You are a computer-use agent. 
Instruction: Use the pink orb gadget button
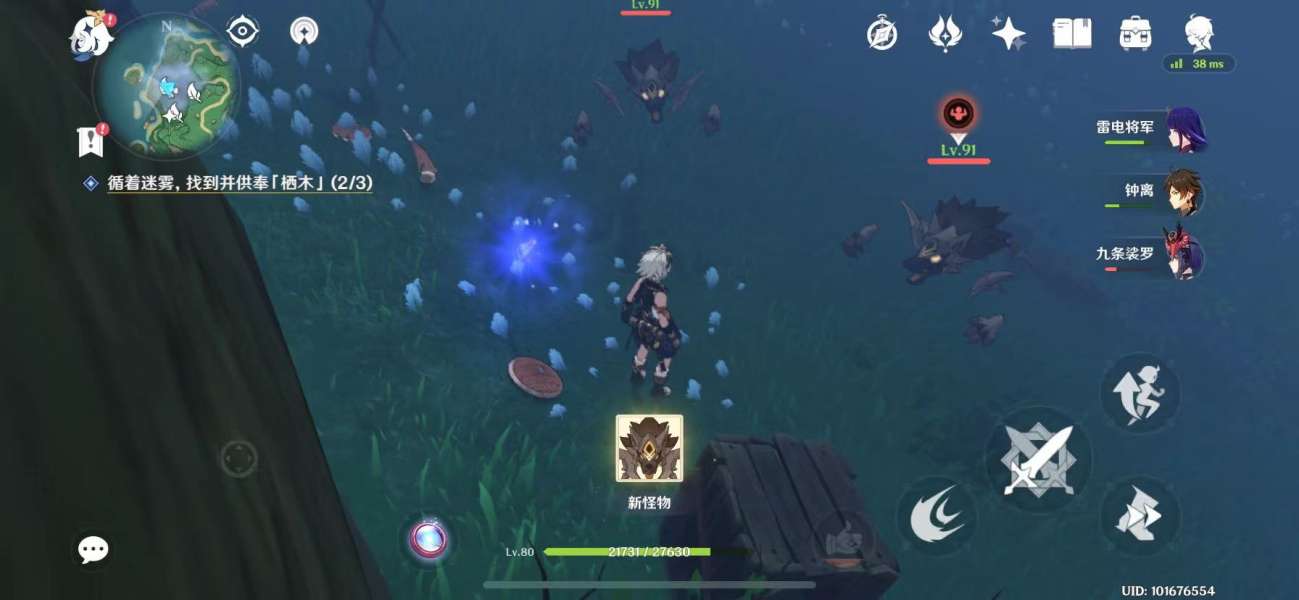tap(429, 539)
